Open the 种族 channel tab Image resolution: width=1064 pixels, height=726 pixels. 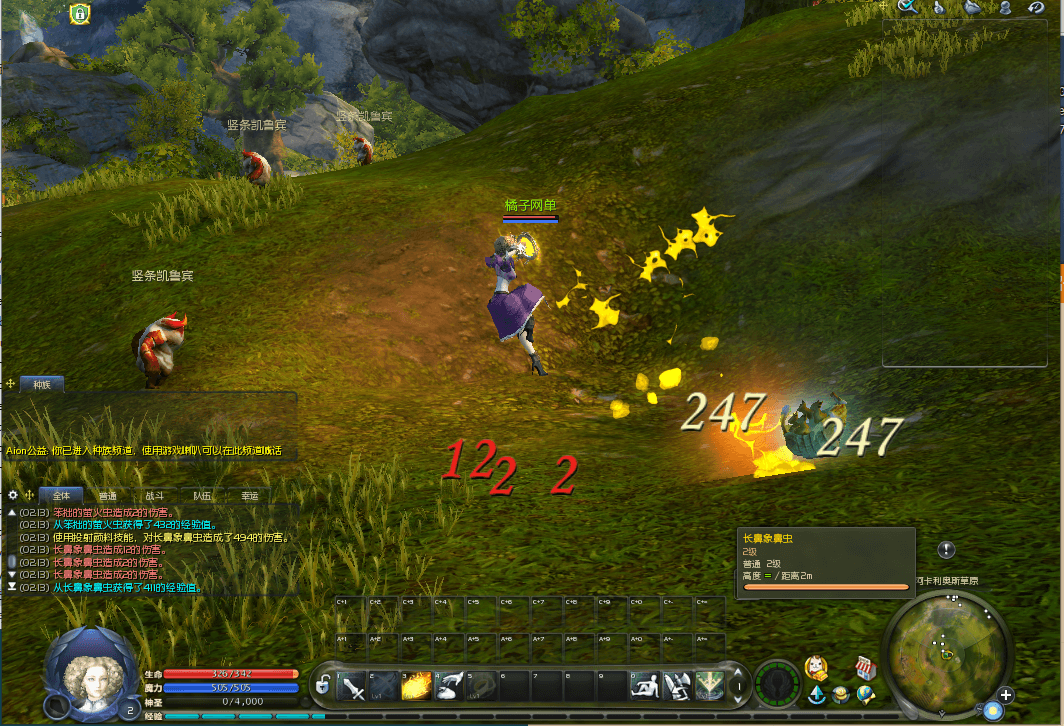coord(42,383)
